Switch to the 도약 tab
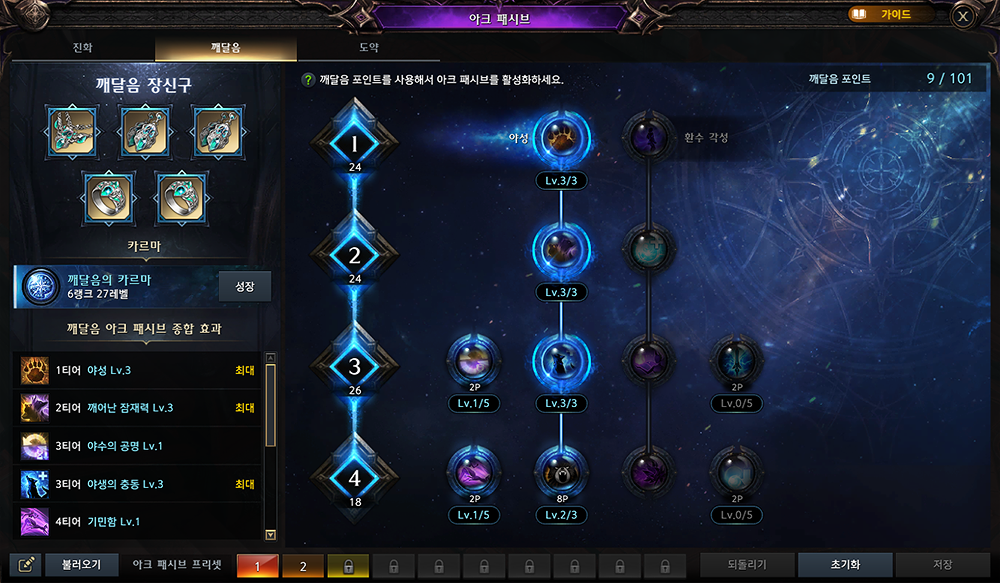Image resolution: width=1000 pixels, height=583 pixels. point(368,48)
